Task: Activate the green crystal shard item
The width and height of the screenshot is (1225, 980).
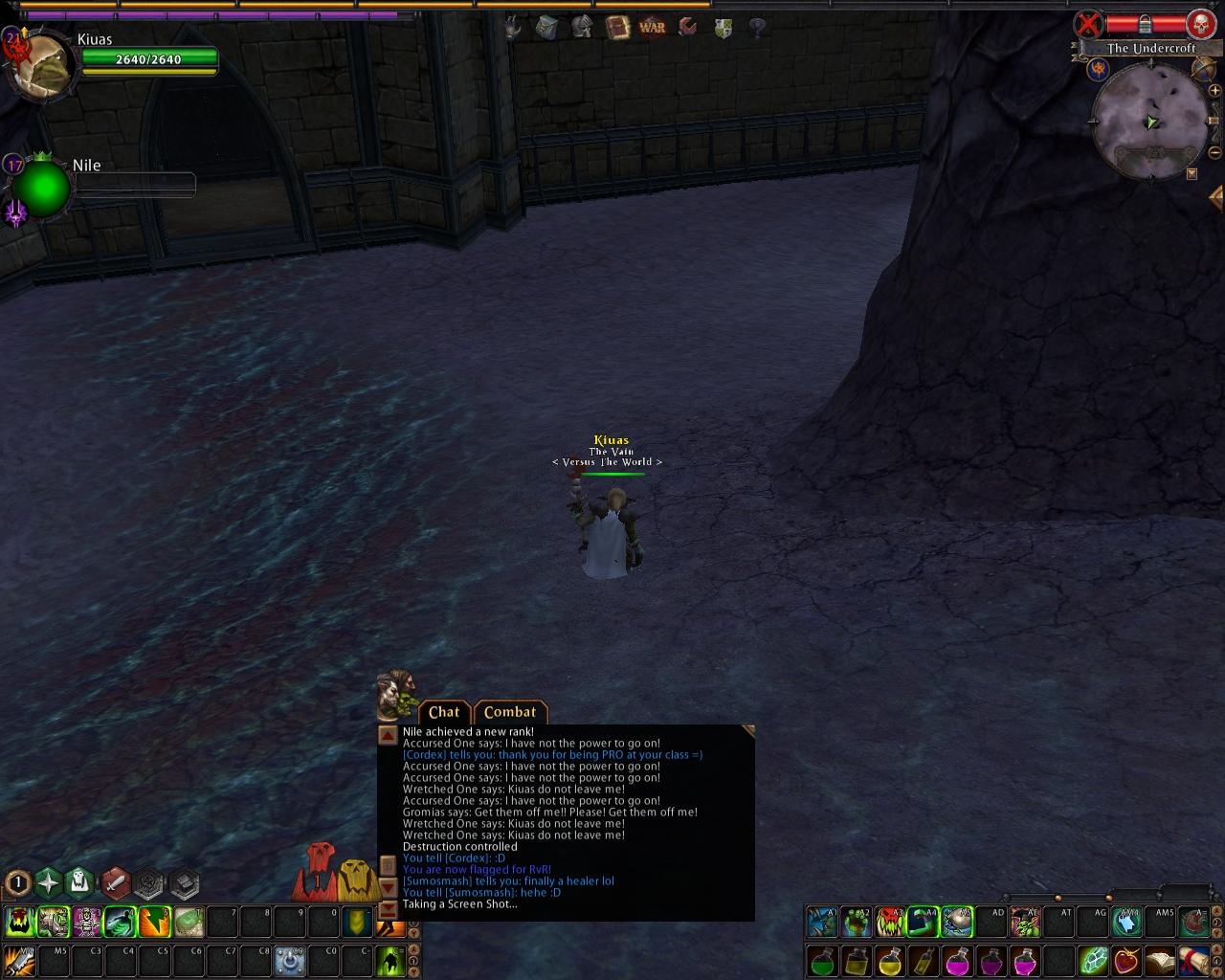Action: coord(1092,960)
